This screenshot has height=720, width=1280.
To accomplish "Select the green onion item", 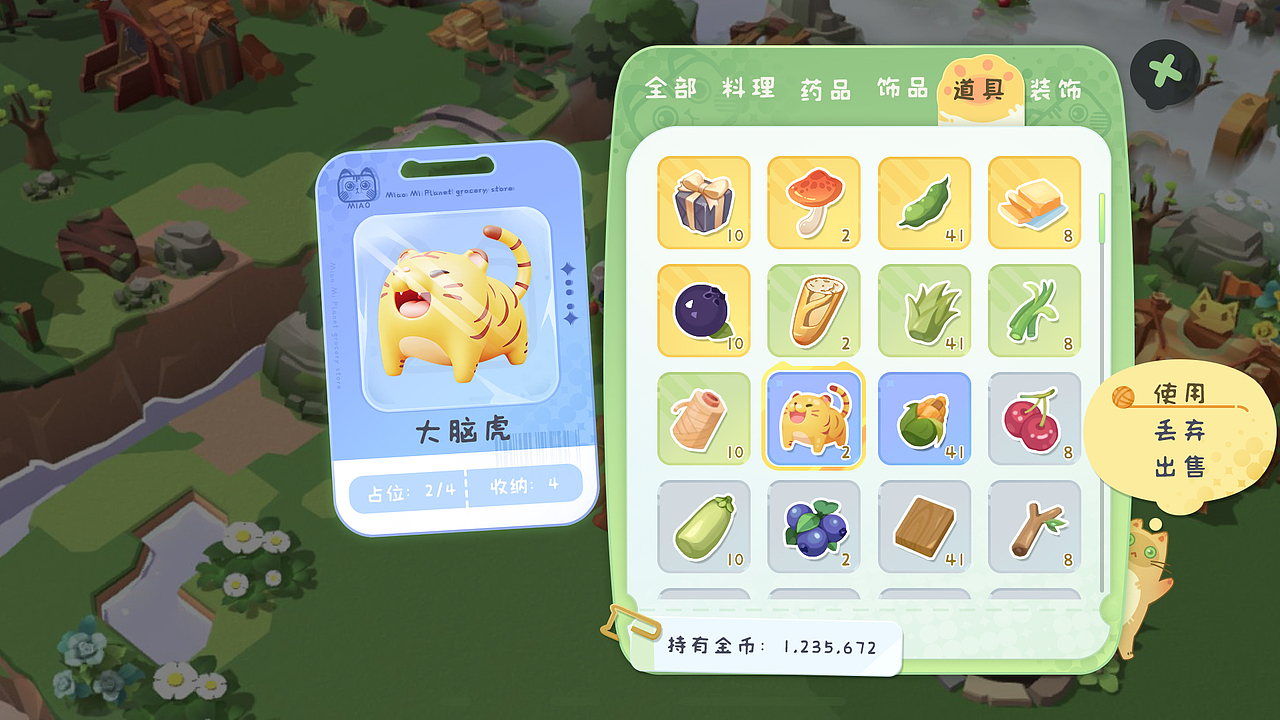I will click(x=1033, y=312).
